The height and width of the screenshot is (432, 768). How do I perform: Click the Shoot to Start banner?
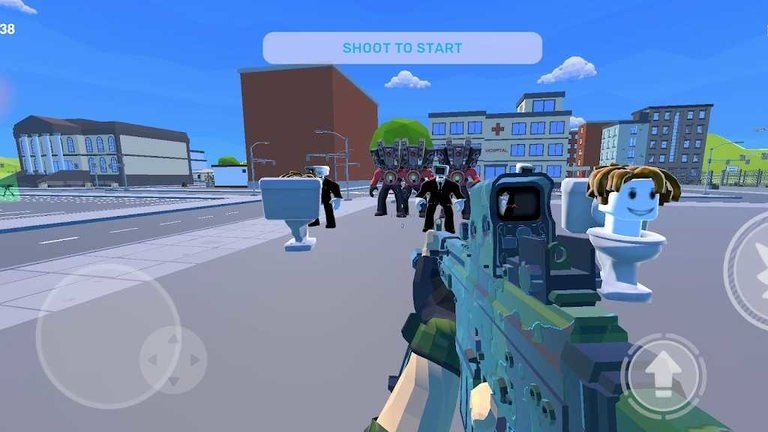tap(402, 48)
